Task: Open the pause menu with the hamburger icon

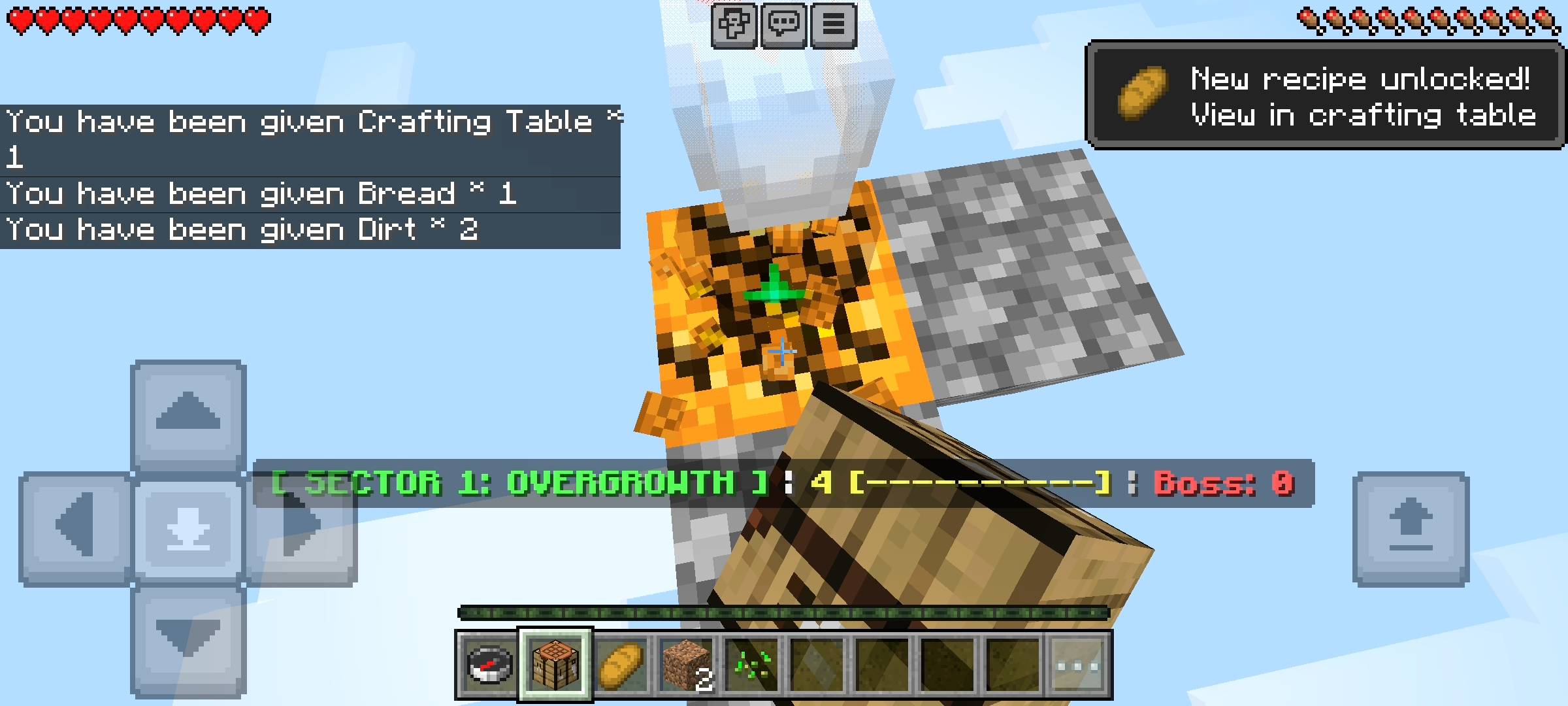Action: point(832,25)
